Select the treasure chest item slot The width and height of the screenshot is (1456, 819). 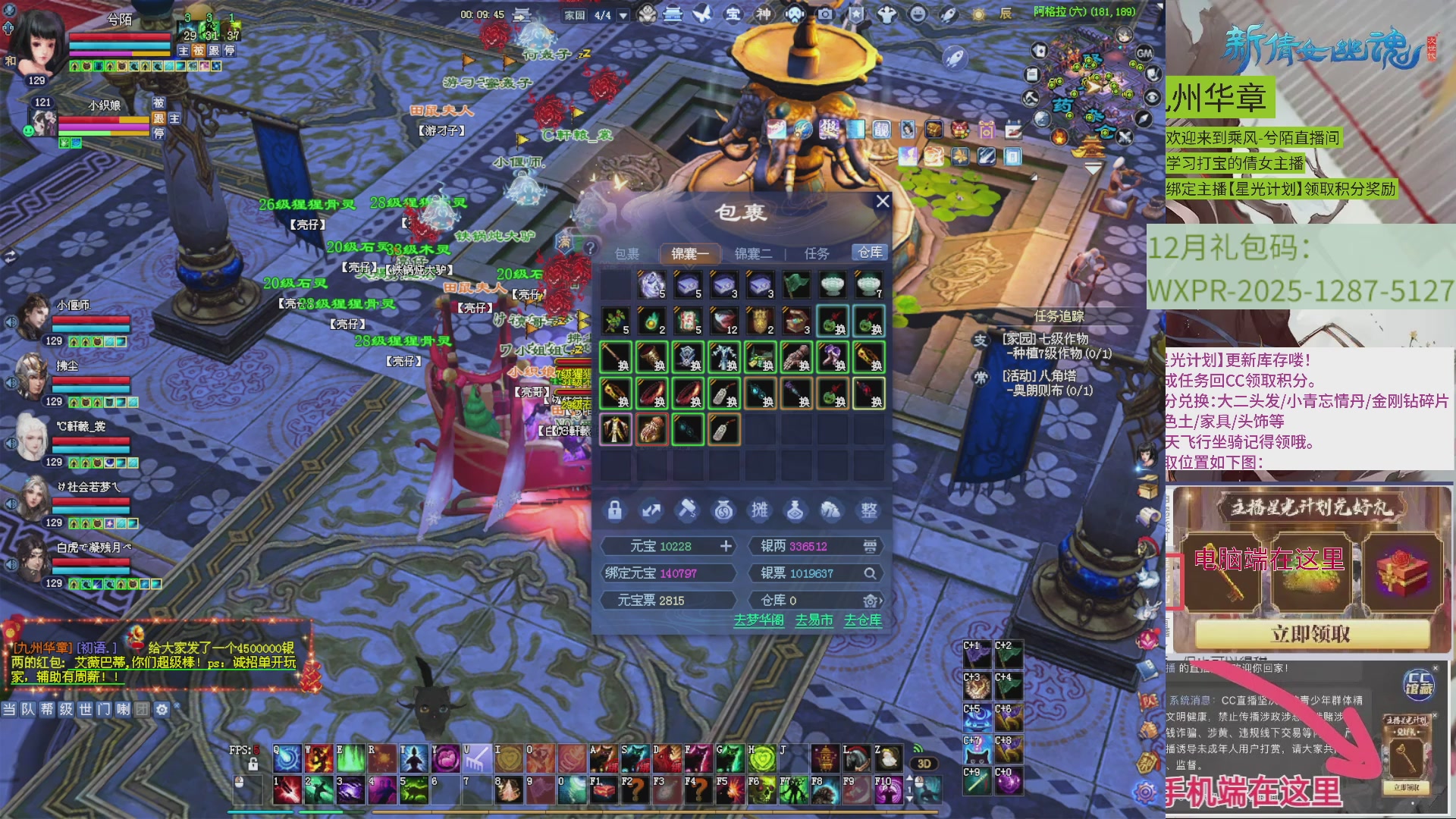(x=796, y=321)
